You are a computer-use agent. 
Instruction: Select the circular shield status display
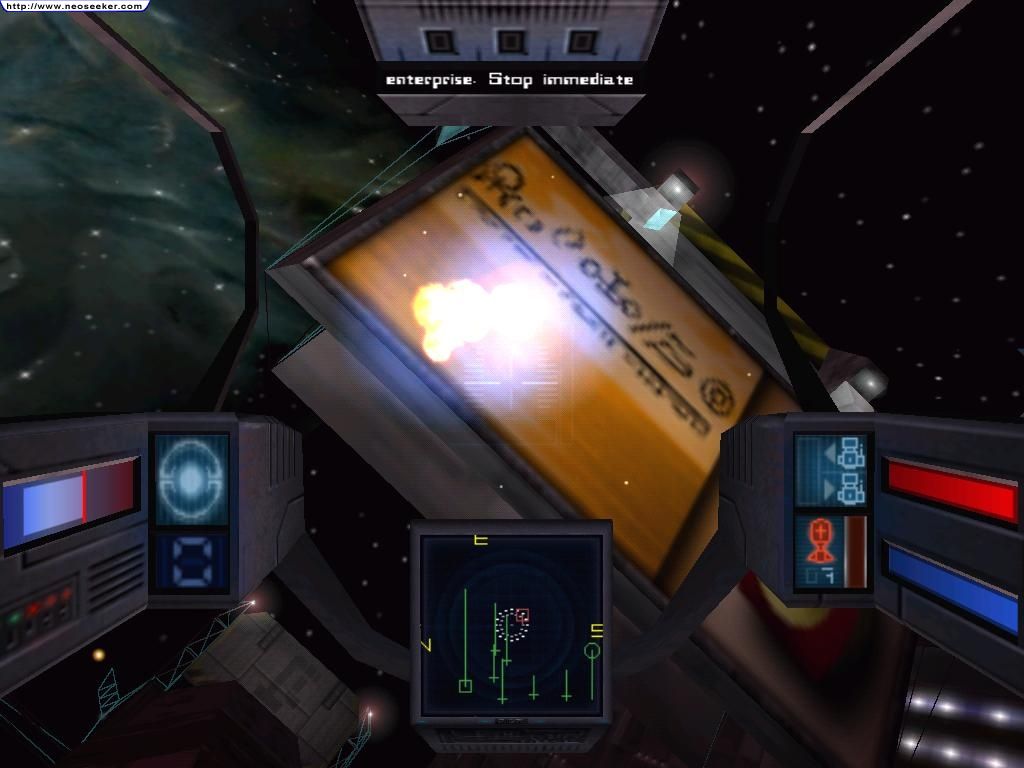tap(190, 478)
